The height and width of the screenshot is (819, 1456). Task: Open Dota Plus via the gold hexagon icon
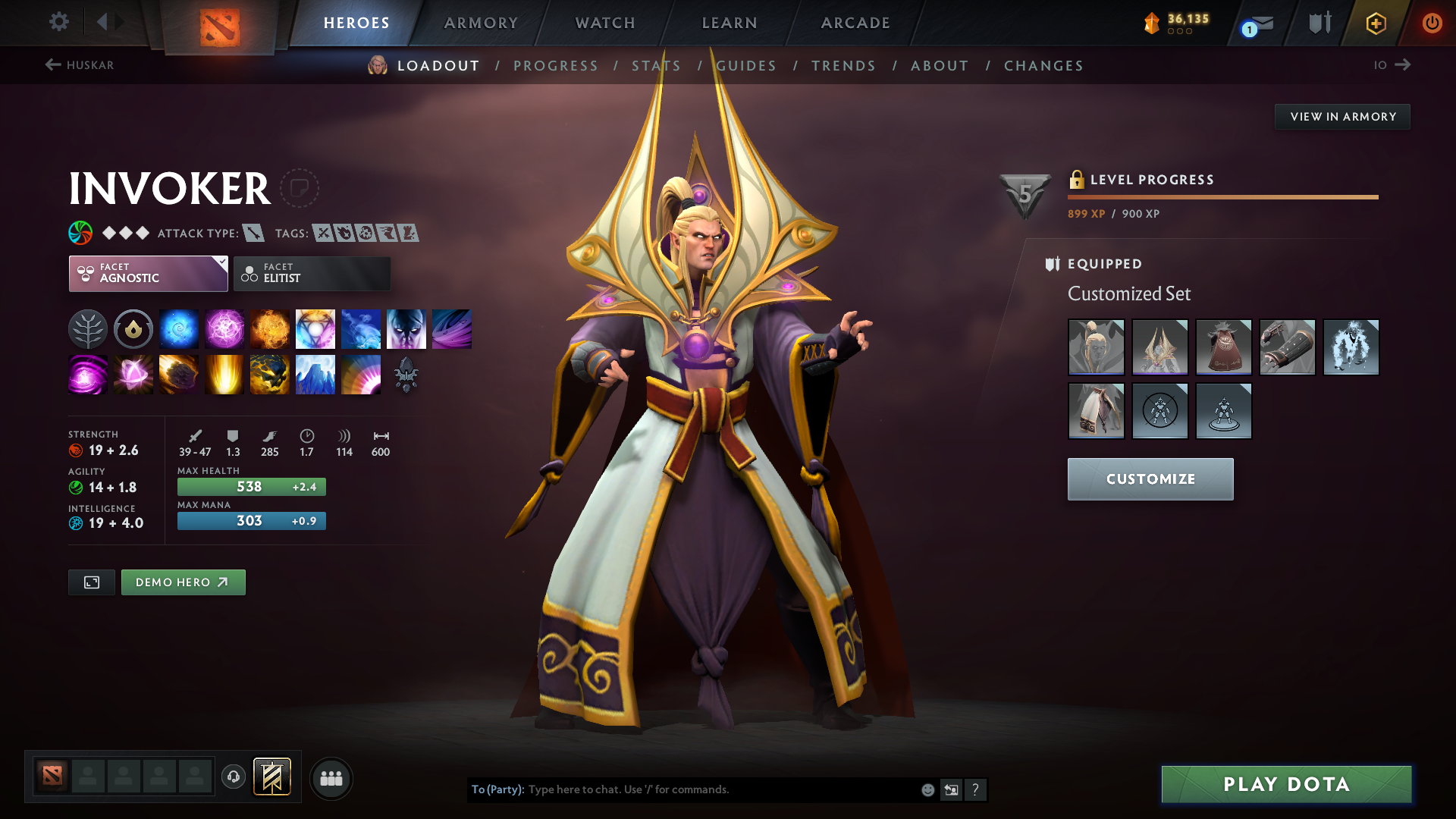coord(1376,23)
